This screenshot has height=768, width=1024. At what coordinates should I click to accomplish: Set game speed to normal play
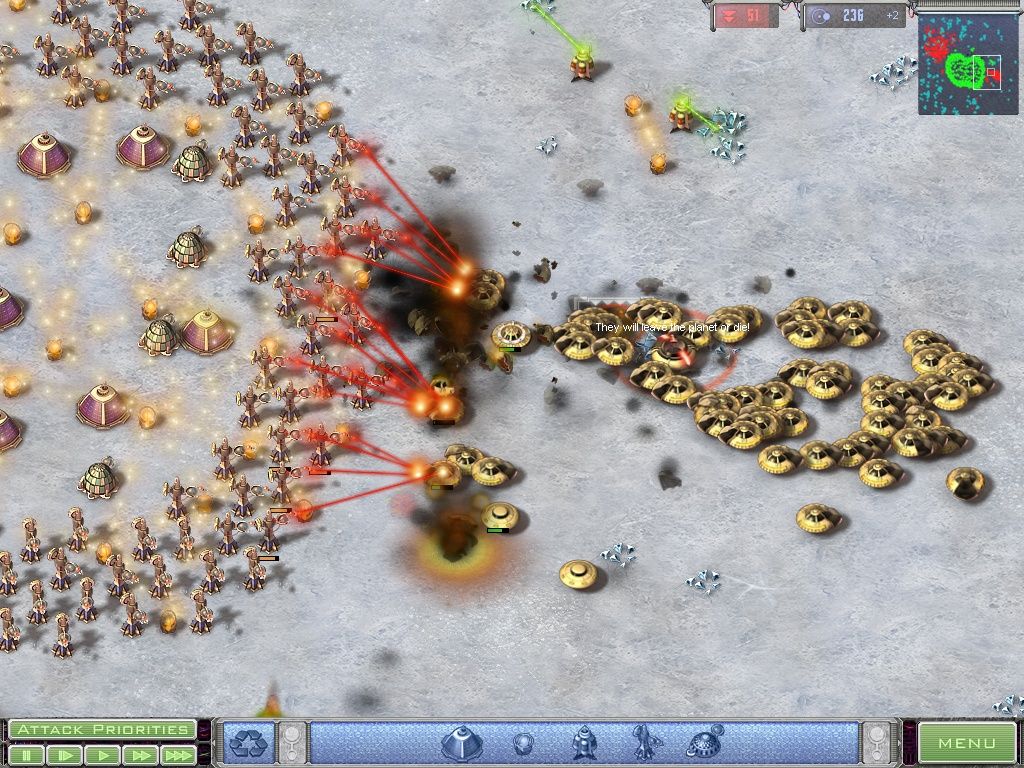102,755
